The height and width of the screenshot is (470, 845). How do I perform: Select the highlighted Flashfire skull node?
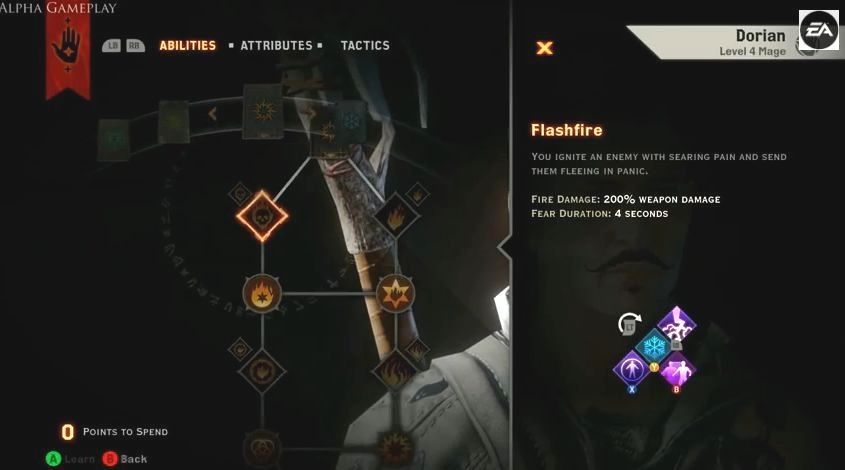click(262, 214)
